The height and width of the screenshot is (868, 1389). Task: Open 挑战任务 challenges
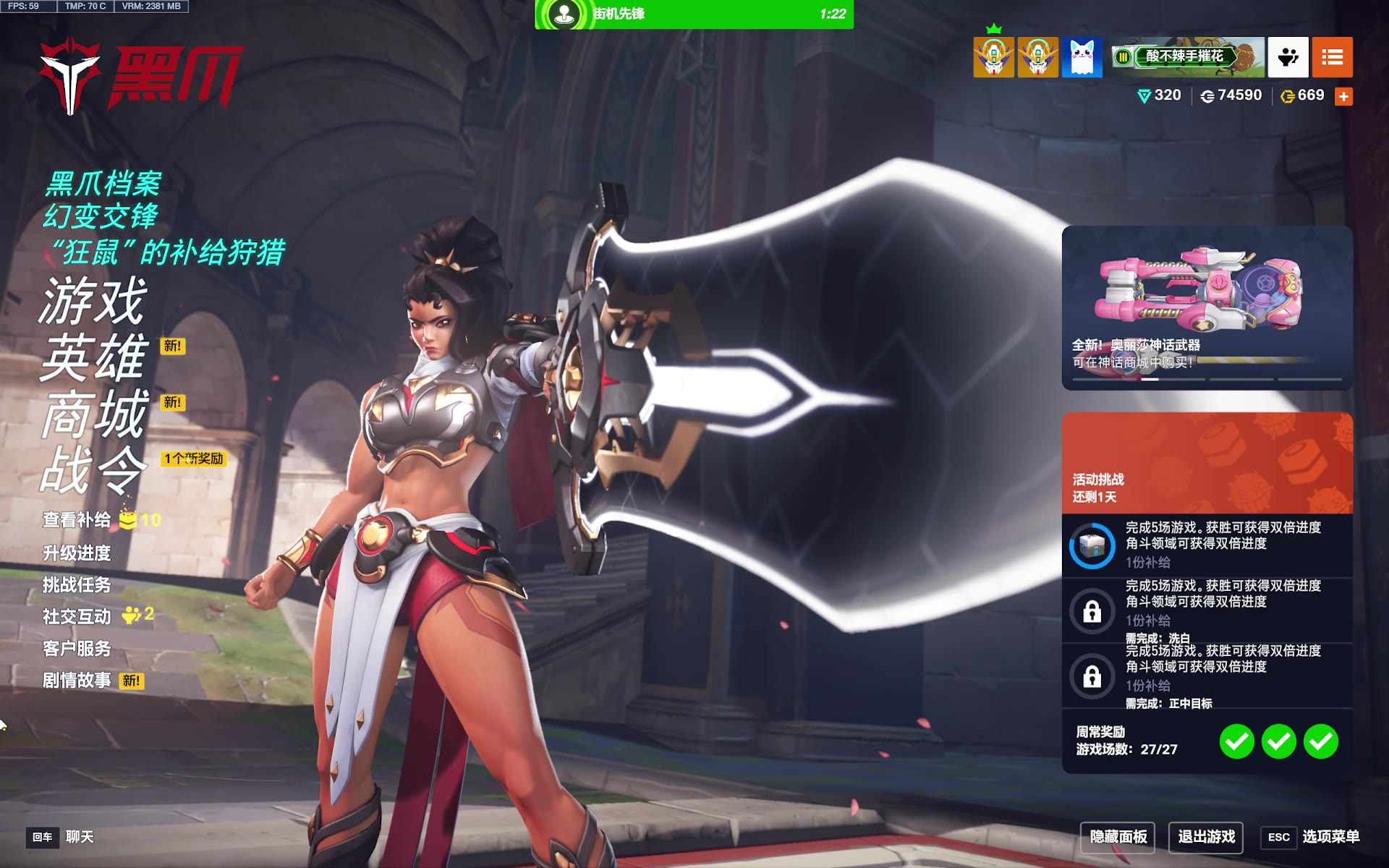pyautogui.click(x=77, y=585)
